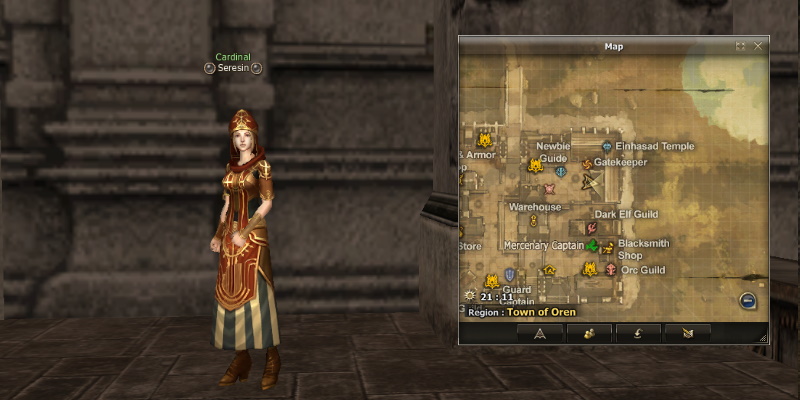Zoom out the map with minus button
The height and width of the screenshot is (400, 800).
747,301
